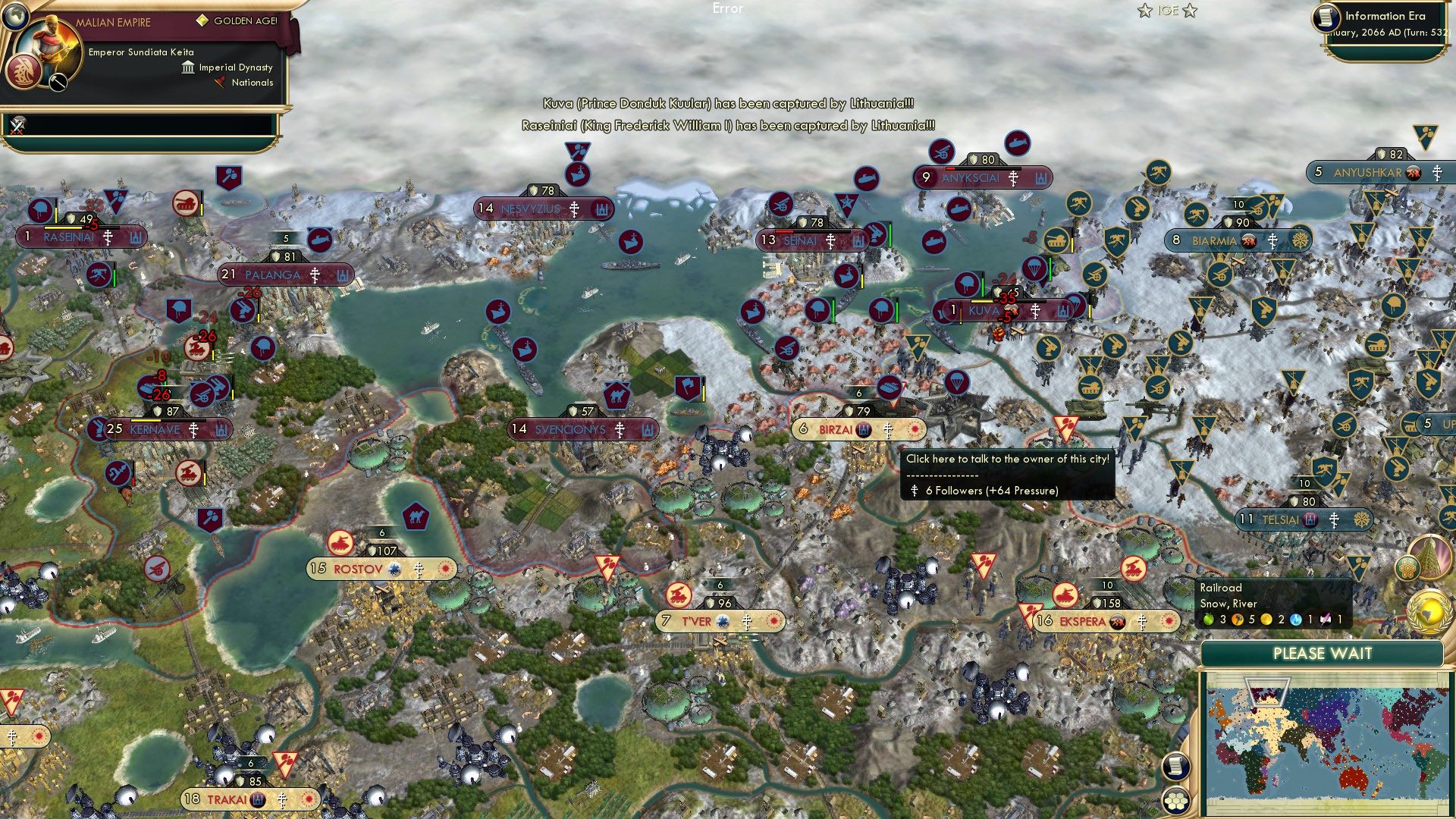Open the Imperial Dynasty policy icon
The image size is (1456, 819).
point(189,67)
